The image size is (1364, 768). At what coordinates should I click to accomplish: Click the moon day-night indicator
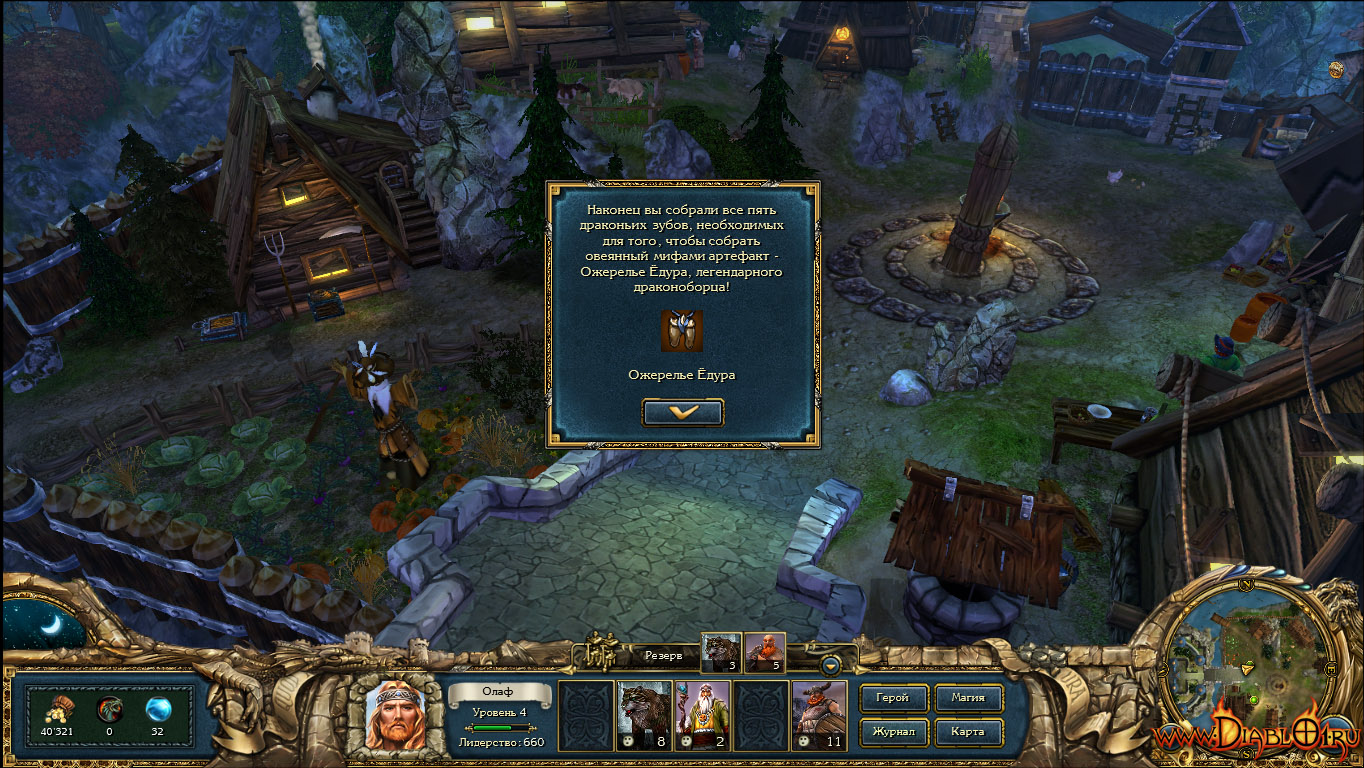[x=47, y=625]
